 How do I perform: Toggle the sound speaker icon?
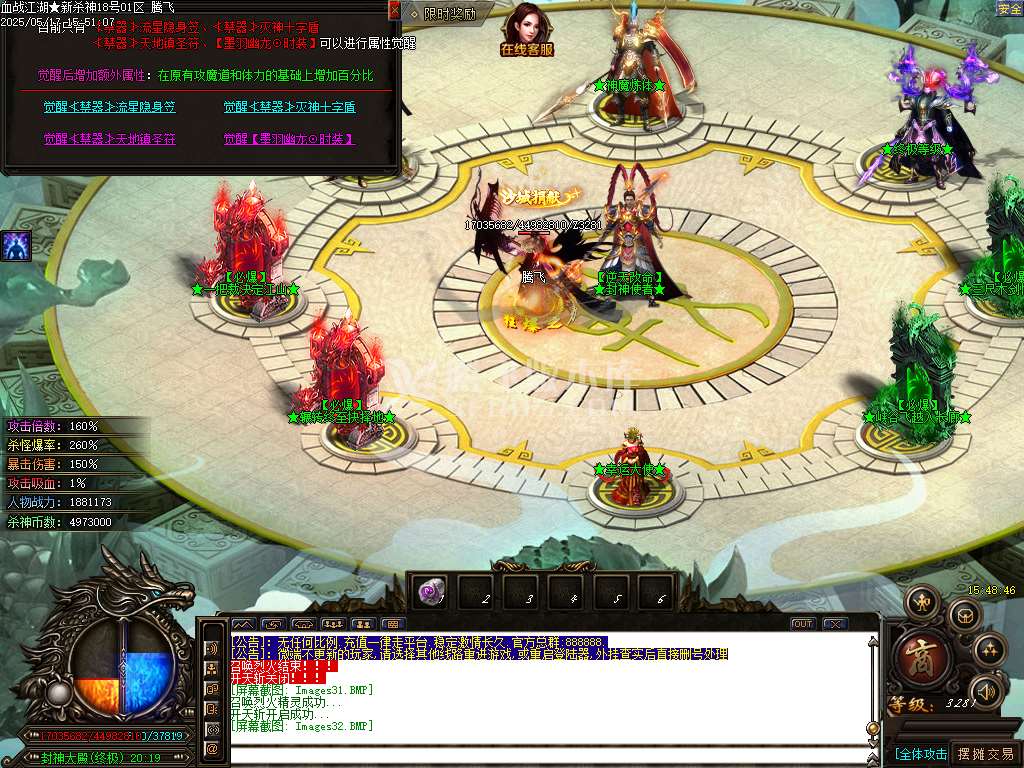pos(987,691)
